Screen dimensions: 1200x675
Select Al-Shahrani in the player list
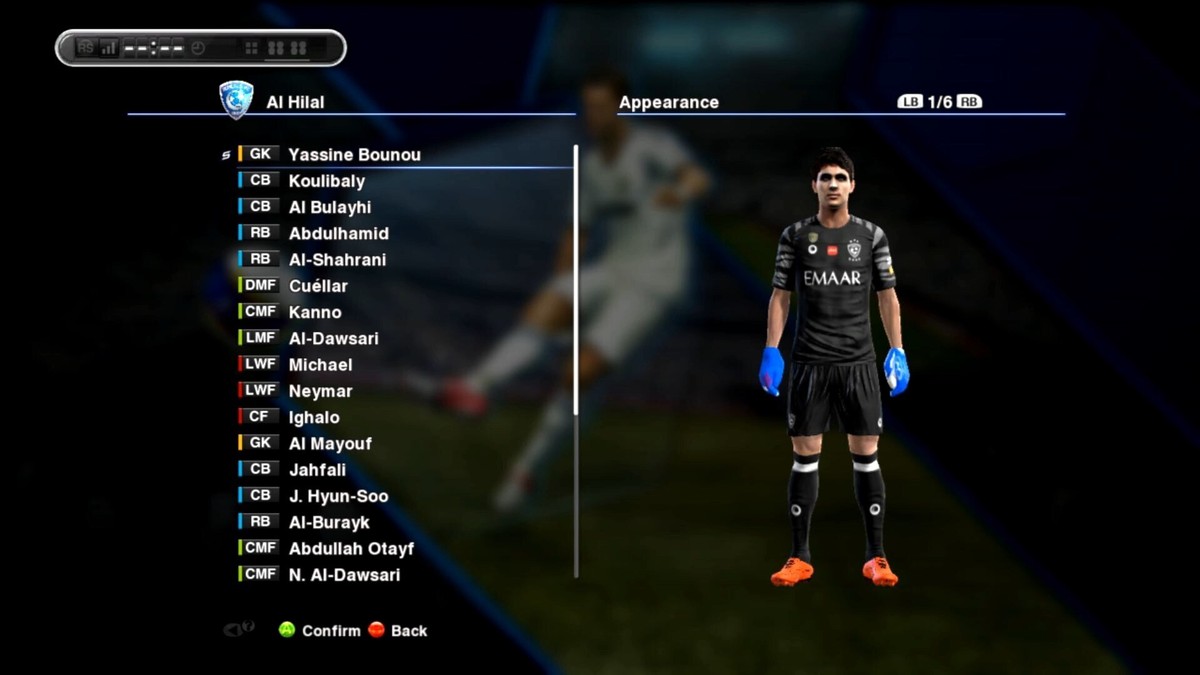337,260
